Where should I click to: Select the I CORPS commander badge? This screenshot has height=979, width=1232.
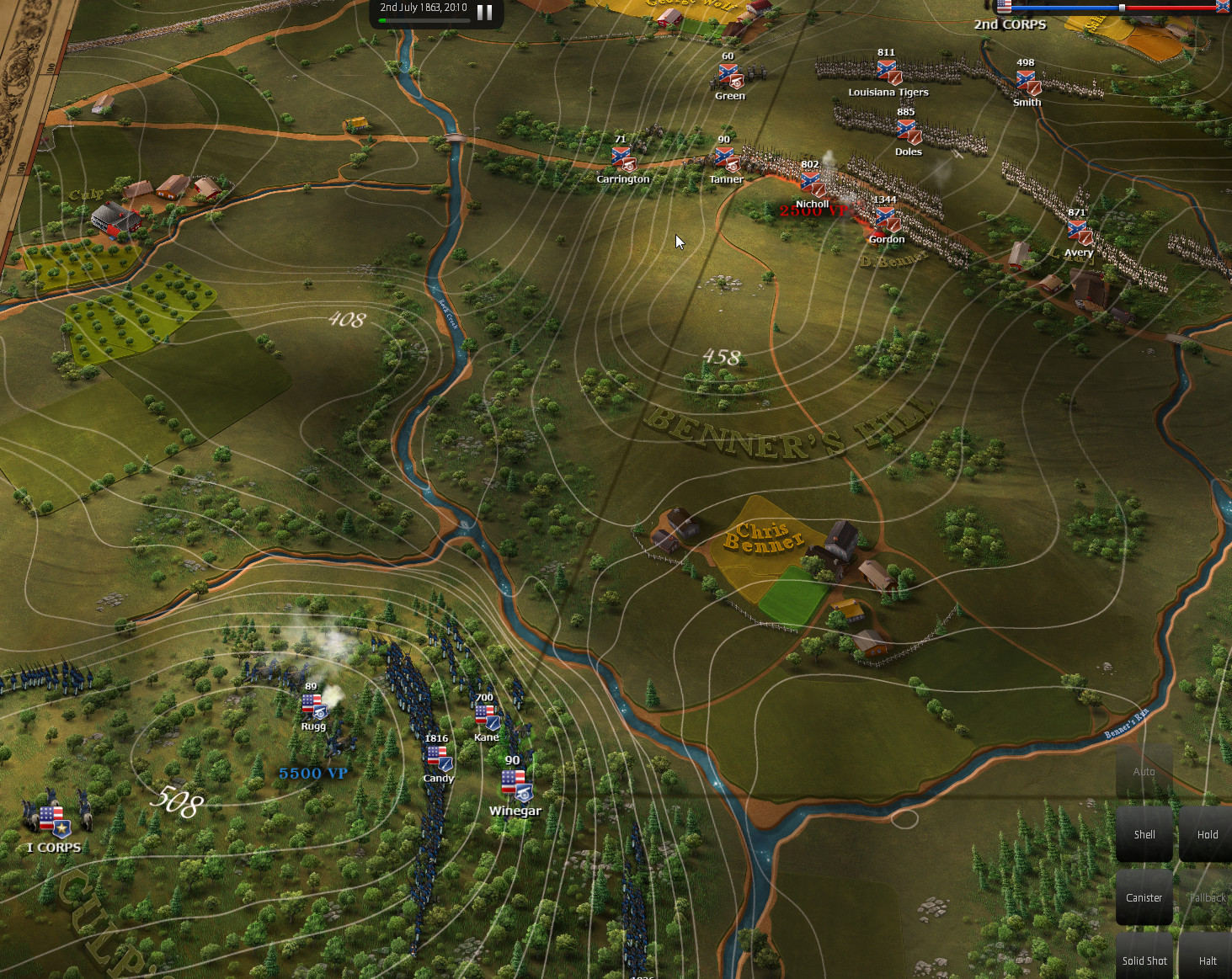tap(53, 821)
